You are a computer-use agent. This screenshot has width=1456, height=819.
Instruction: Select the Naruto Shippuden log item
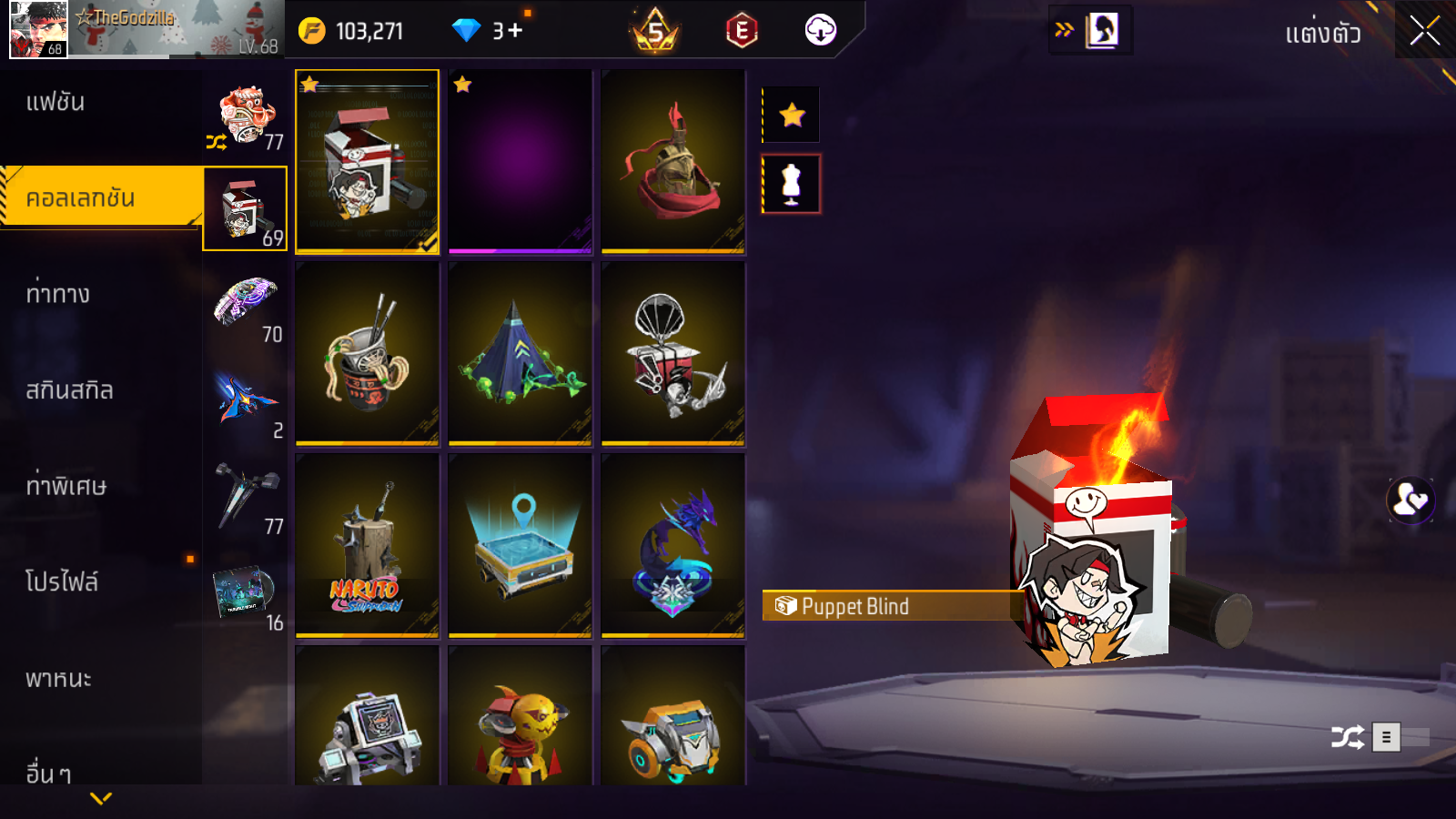(x=367, y=545)
